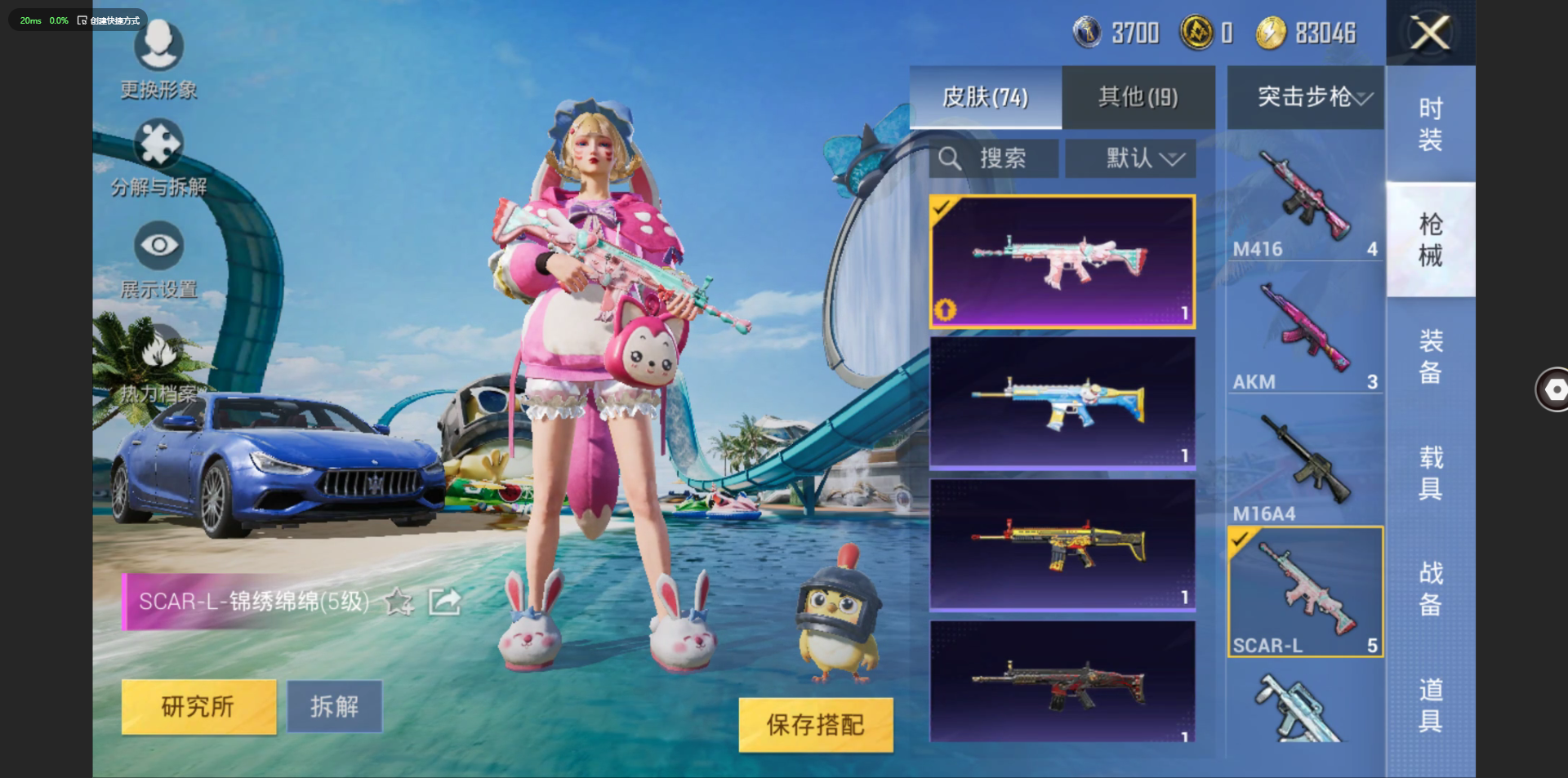Click the 拆解 dismantle button
Screen dimensions: 1568x778
coord(334,706)
